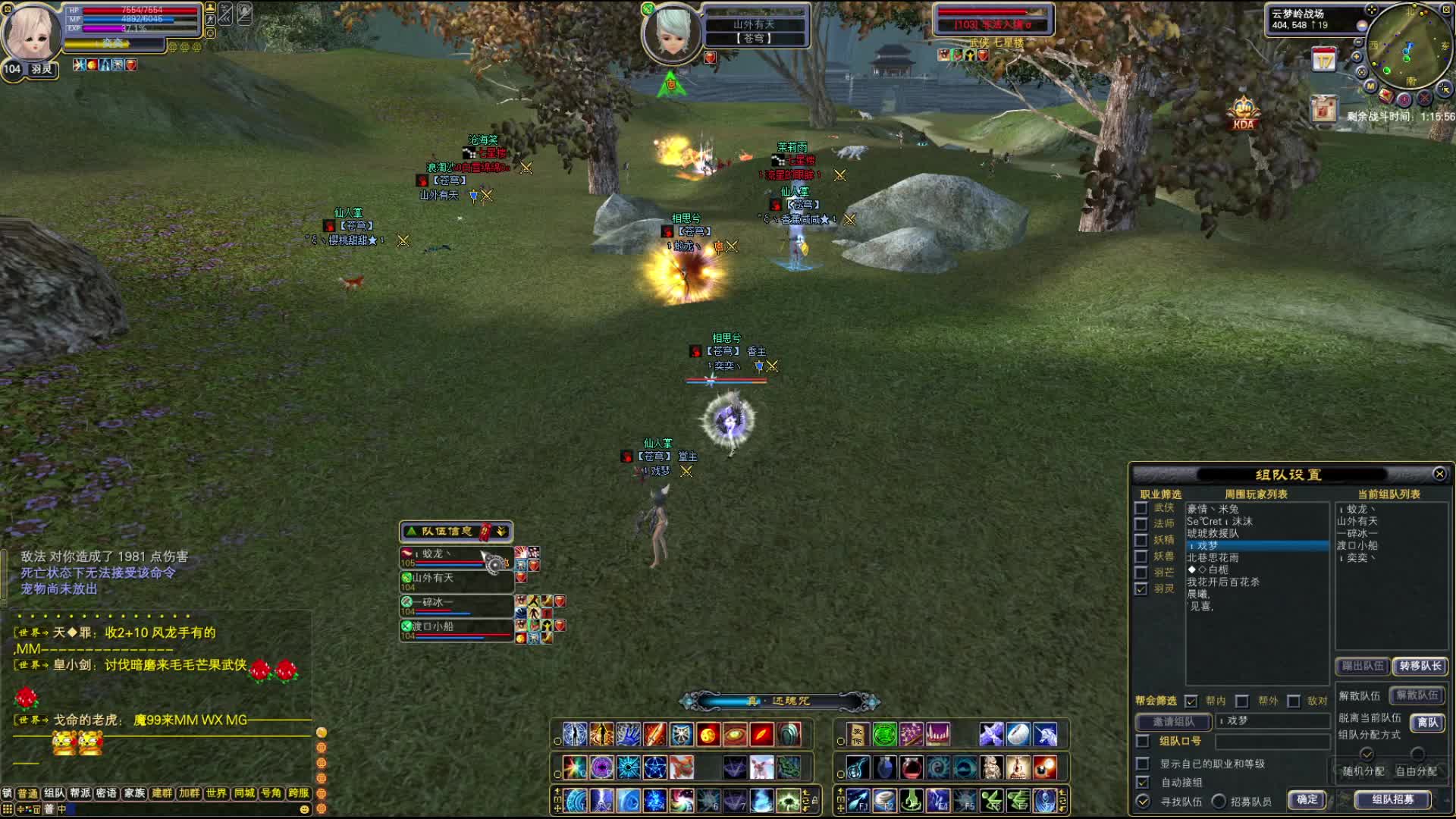The height and width of the screenshot is (819, 1456).
Task: Select the 招募队员 radio option
Action: pyautogui.click(x=1219, y=801)
